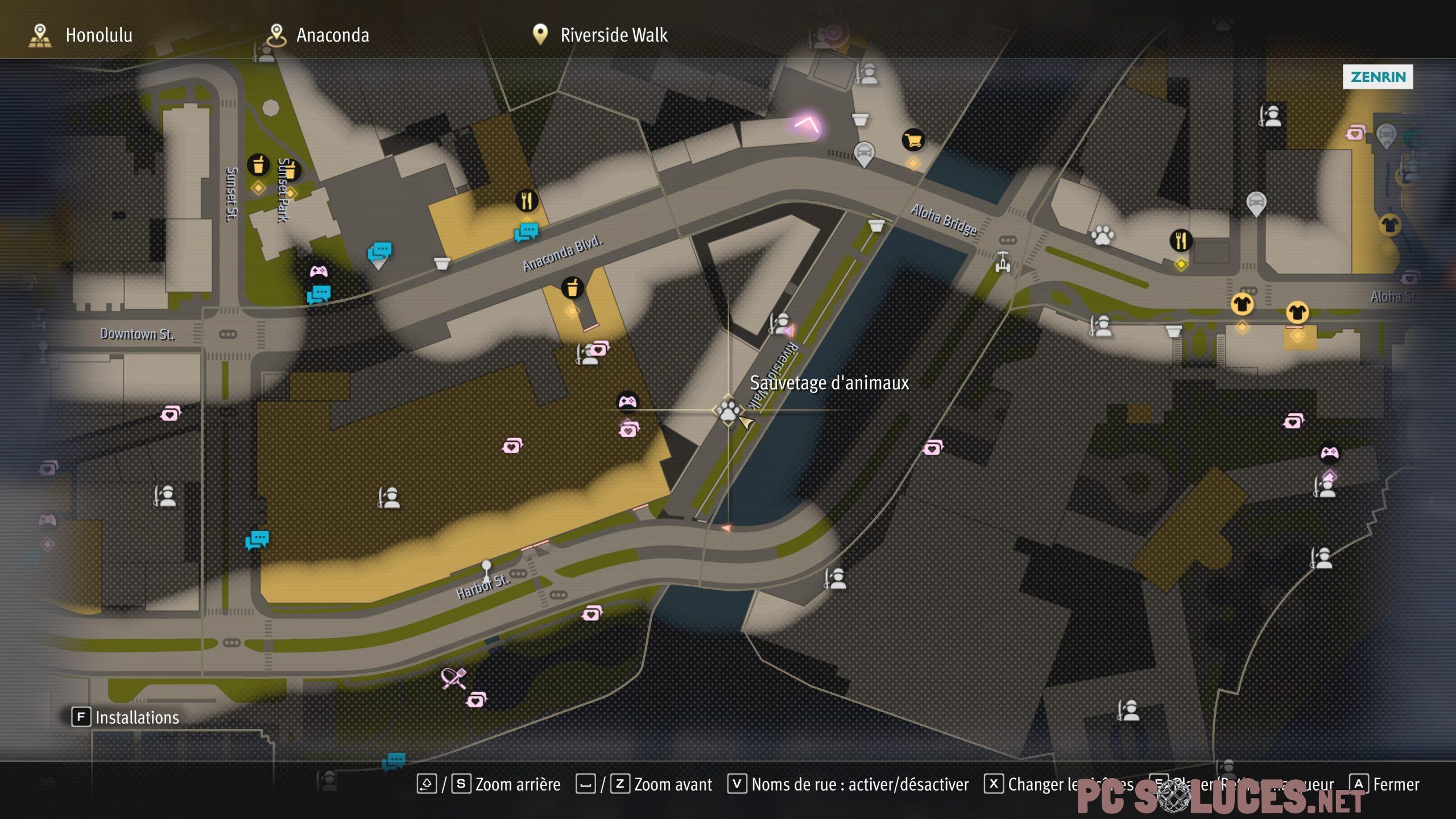
Task: Select the Sauvetage d'animaux paw marker
Action: pos(728,410)
